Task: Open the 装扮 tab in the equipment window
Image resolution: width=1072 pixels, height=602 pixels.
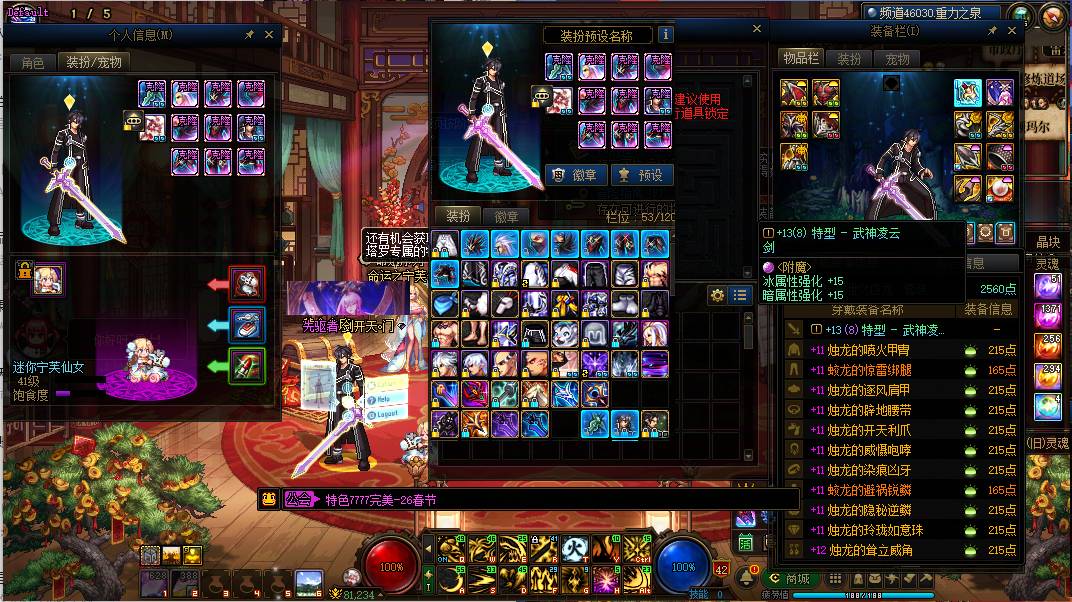Action: [x=849, y=59]
